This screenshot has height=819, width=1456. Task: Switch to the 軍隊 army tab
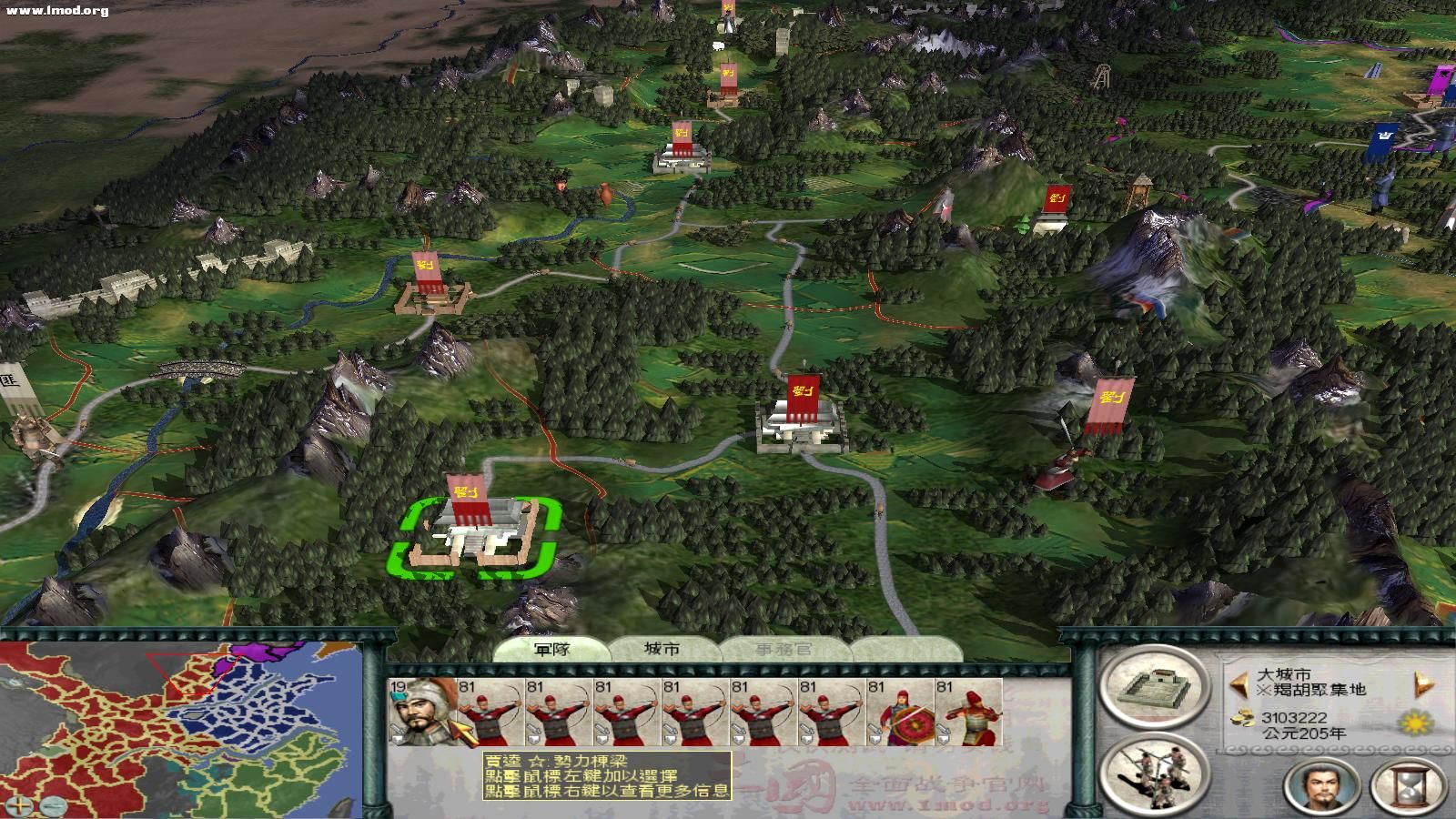tap(551, 649)
